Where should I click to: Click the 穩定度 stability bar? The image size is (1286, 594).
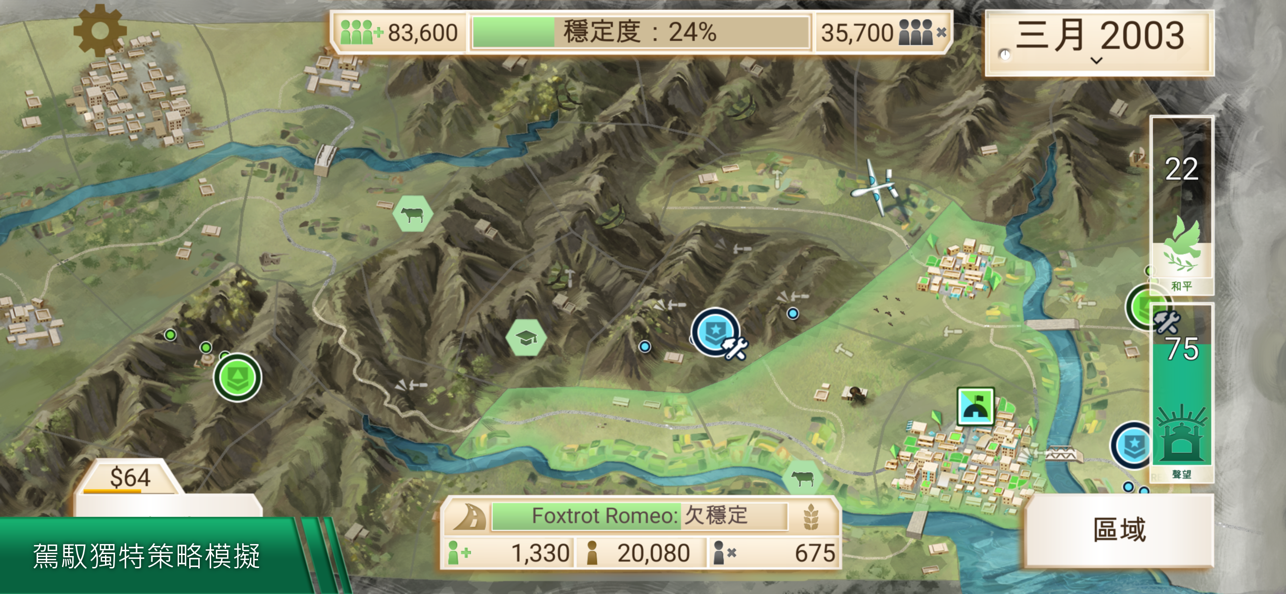(x=640, y=33)
